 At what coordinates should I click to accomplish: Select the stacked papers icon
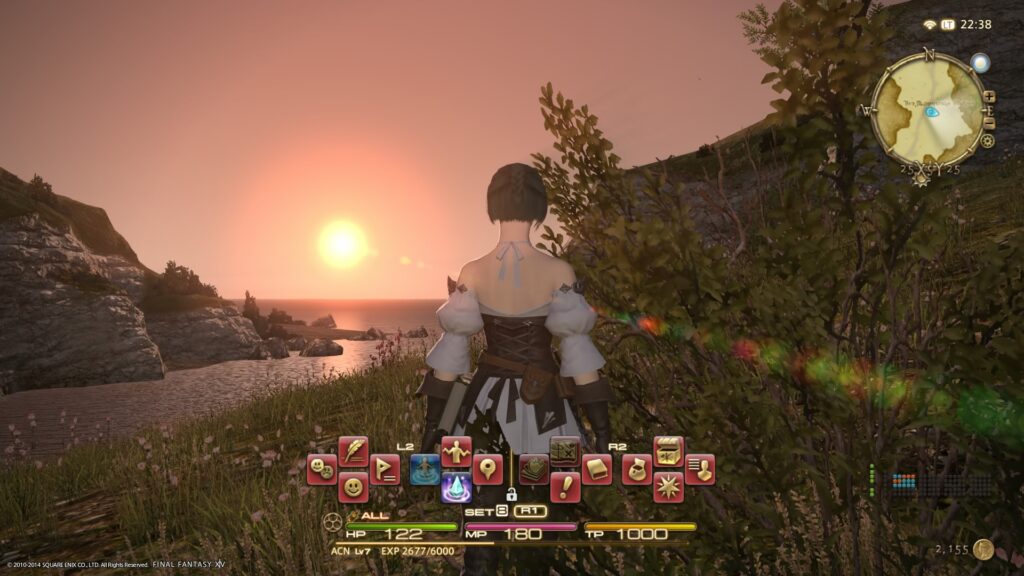point(534,469)
